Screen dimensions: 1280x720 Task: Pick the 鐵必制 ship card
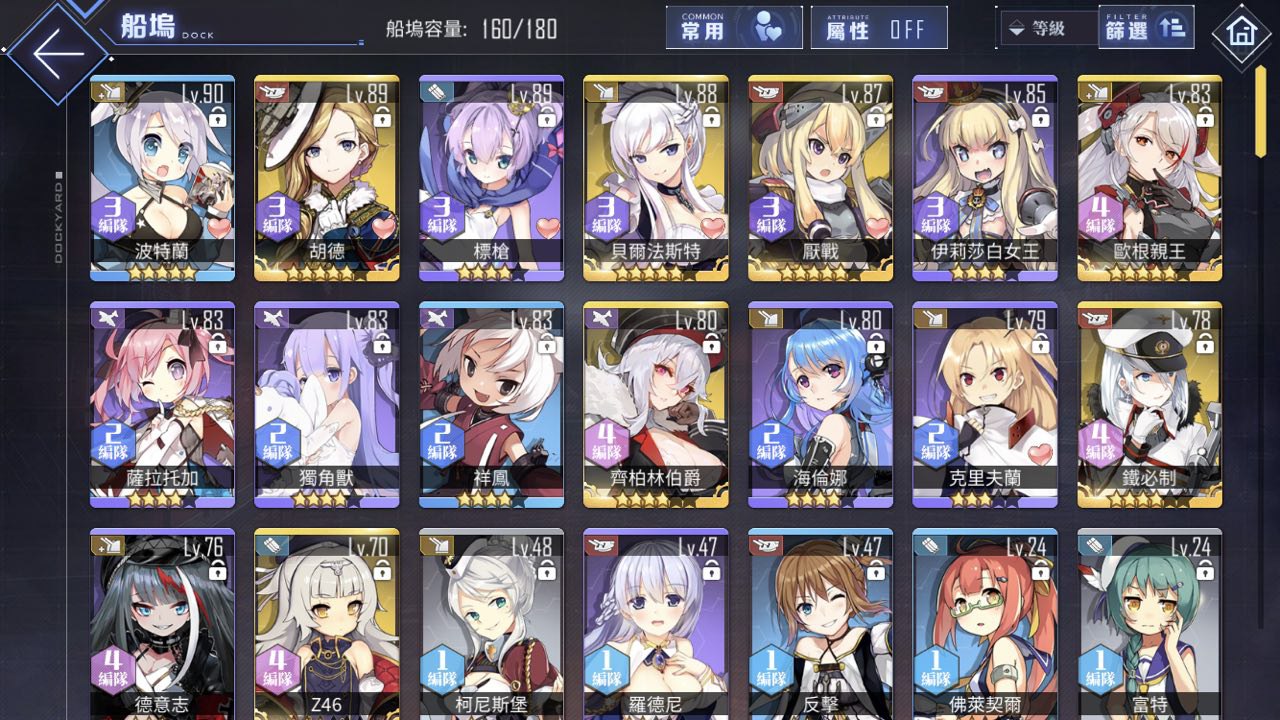coord(1149,404)
